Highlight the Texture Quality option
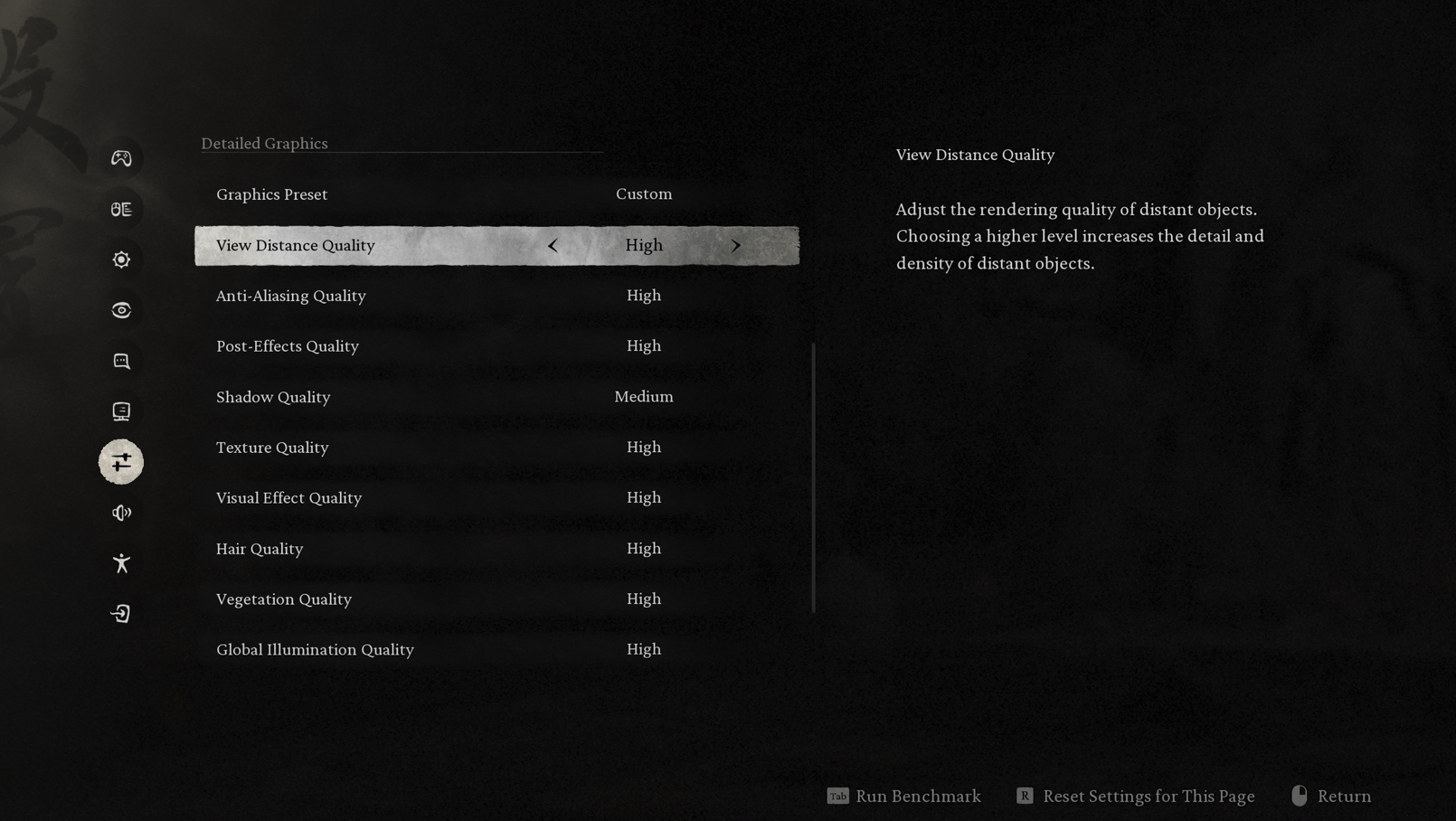Image resolution: width=1456 pixels, height=821 pixels. pos(496,448)
